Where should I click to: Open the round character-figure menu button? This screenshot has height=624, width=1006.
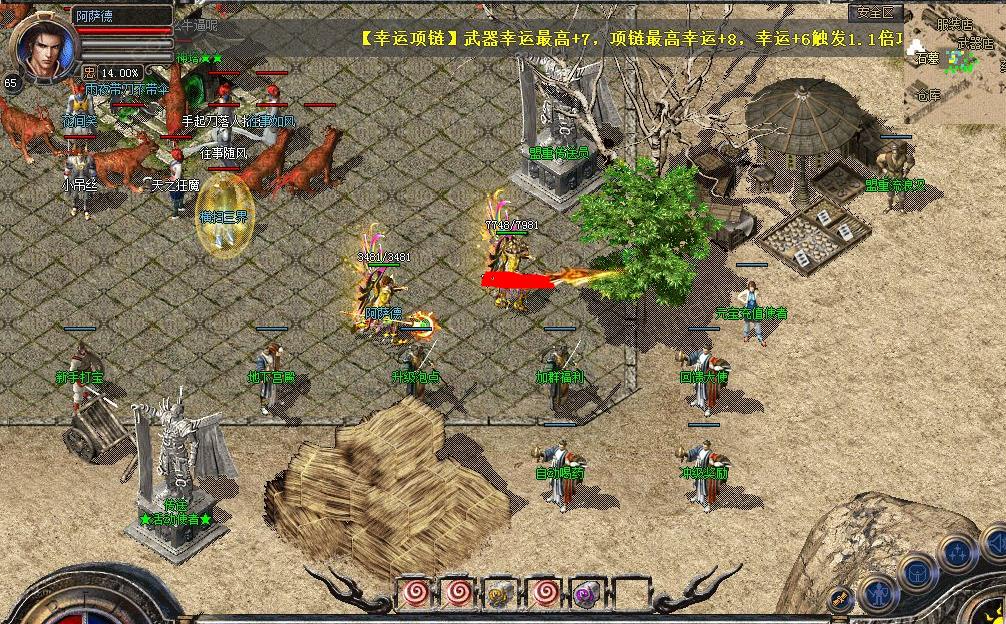[877, 595]
